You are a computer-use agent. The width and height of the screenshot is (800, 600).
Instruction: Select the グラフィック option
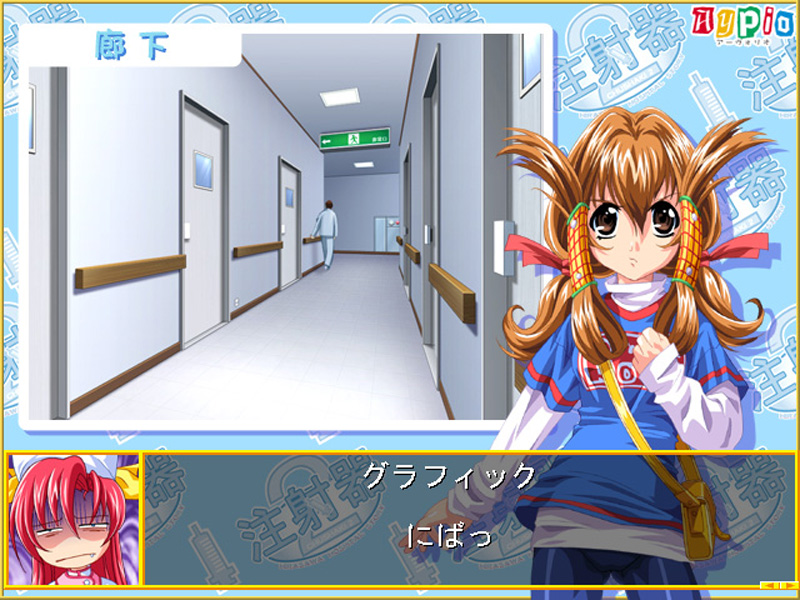pyautogui.click(x=449, y=476)
